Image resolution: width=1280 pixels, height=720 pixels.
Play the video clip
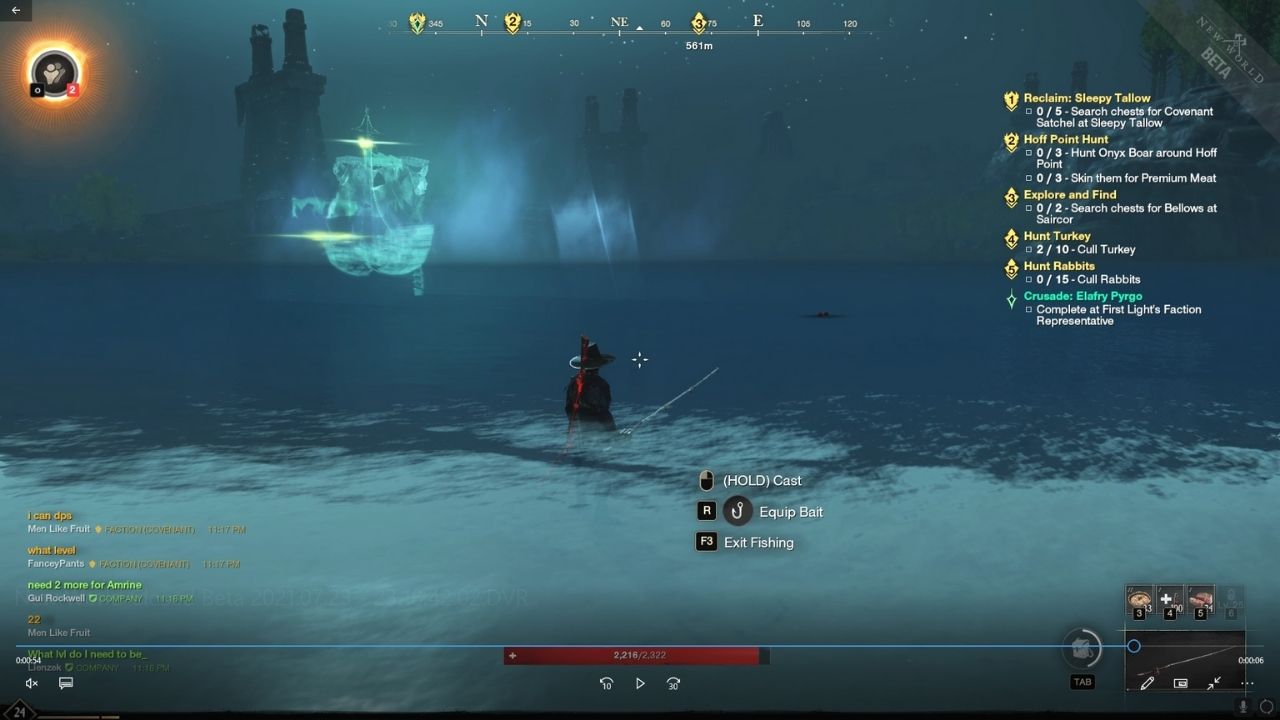(640, 683)
